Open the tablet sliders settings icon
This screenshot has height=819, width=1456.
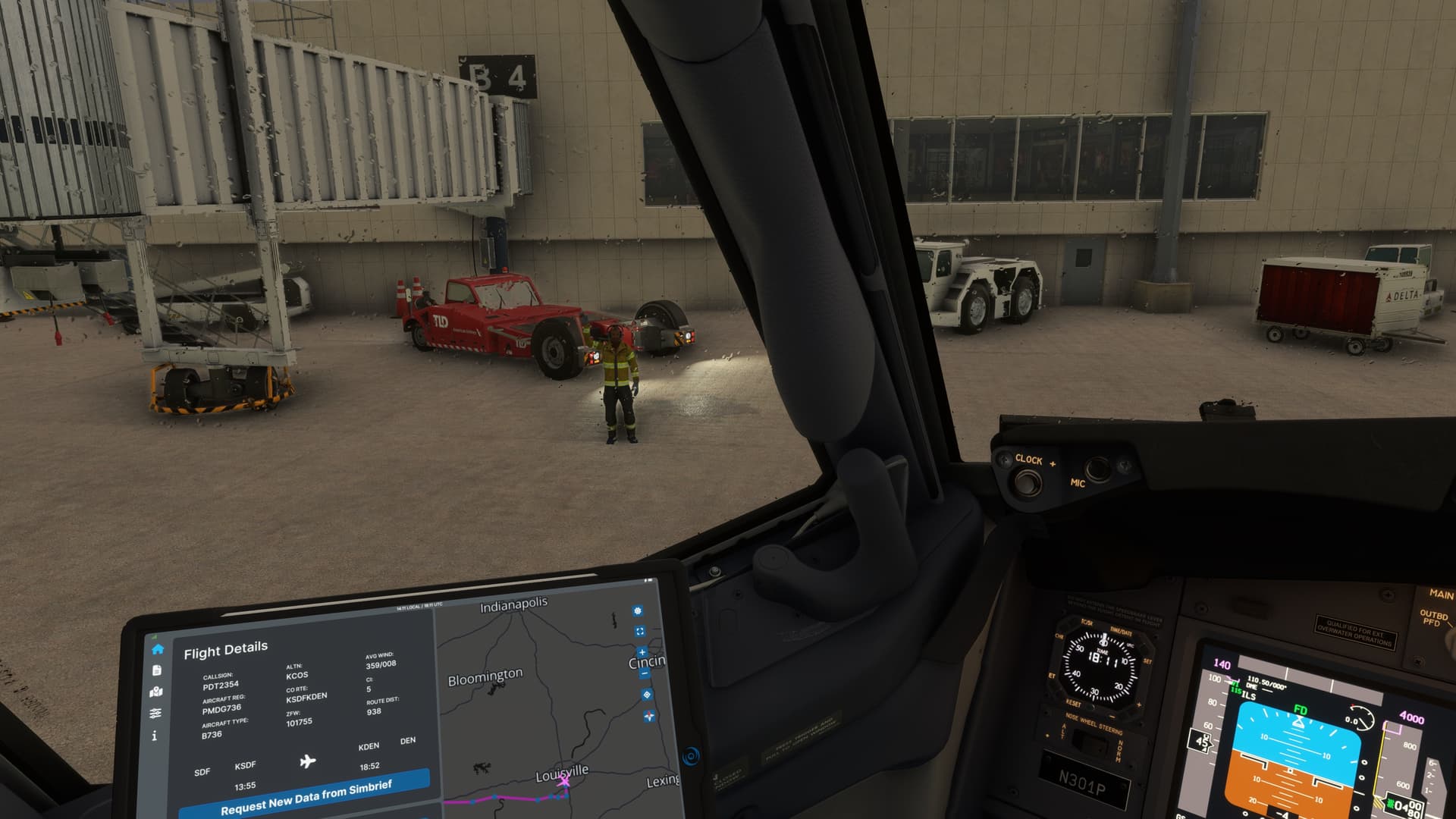click(x=155, y=714)
